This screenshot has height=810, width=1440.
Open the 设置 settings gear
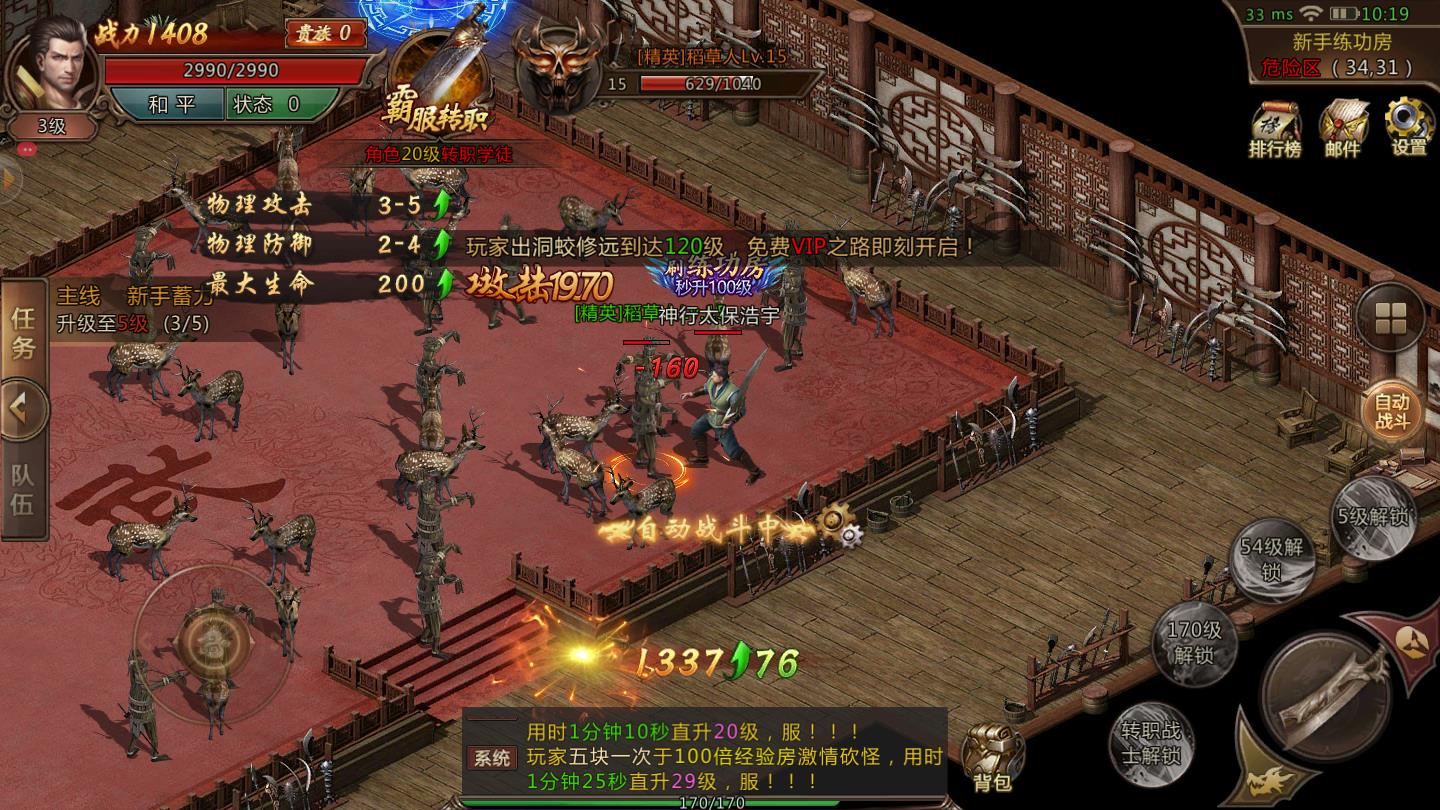coord(1409,125)
